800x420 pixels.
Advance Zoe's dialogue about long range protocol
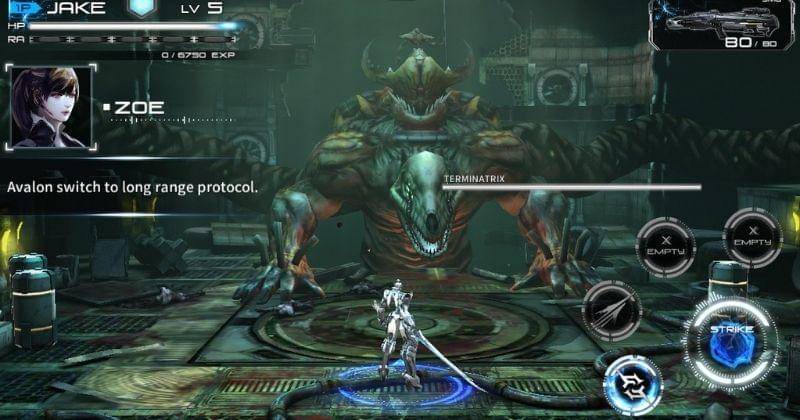point(133,187)
